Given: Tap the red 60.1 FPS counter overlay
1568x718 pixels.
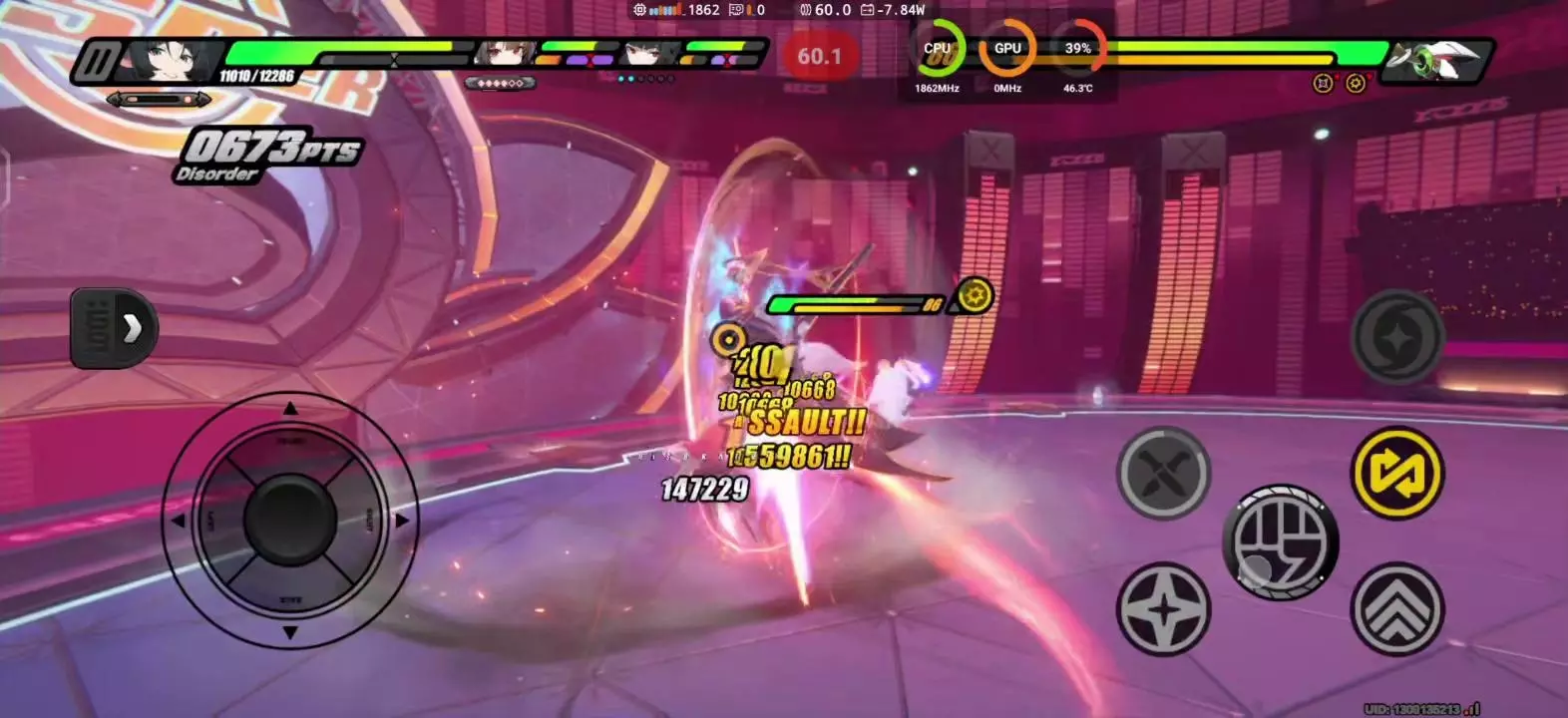Looking at the screenshot, I should (x=819, y=57).
